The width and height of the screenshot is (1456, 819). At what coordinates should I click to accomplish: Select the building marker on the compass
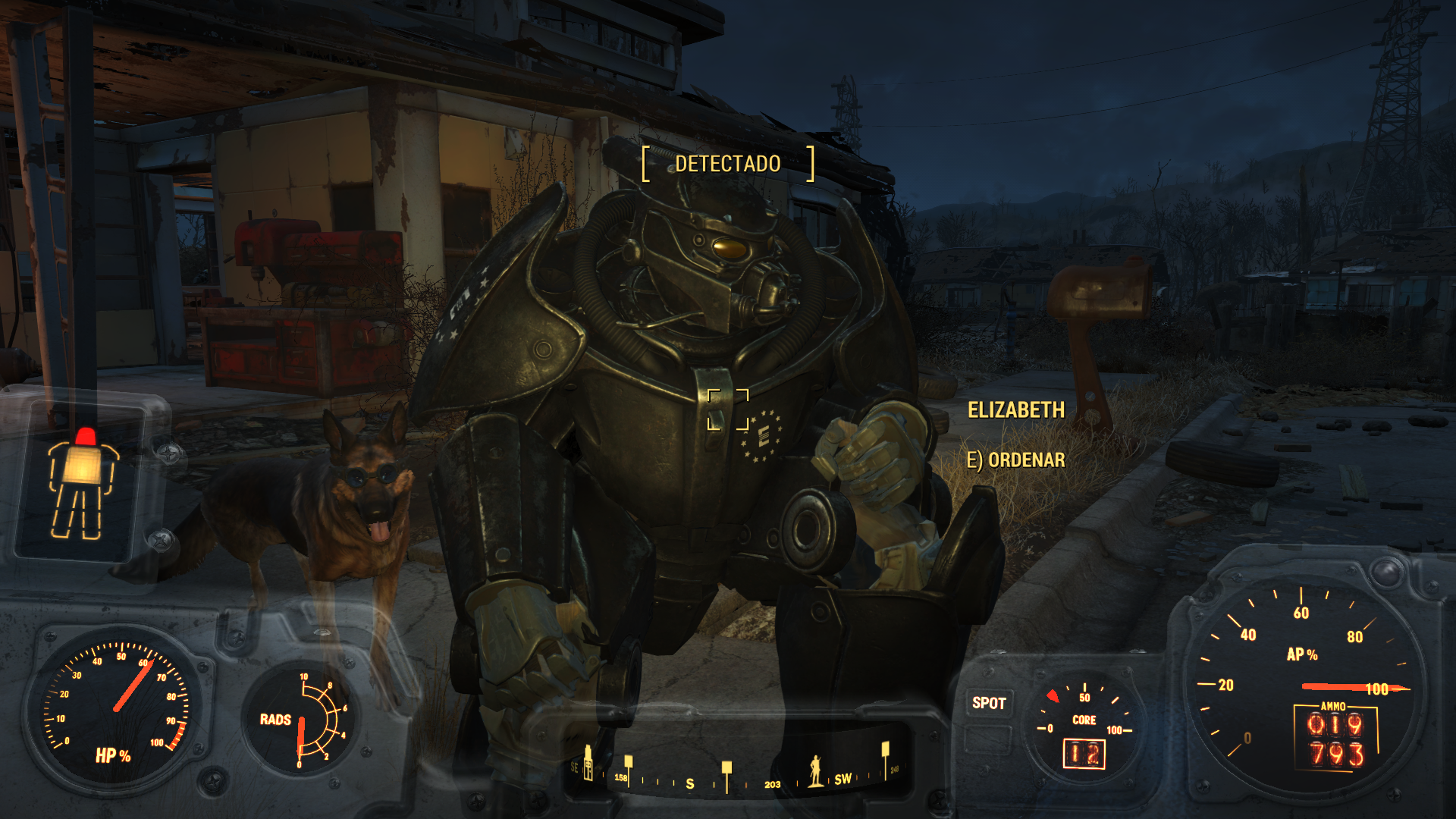coord(588,762)
